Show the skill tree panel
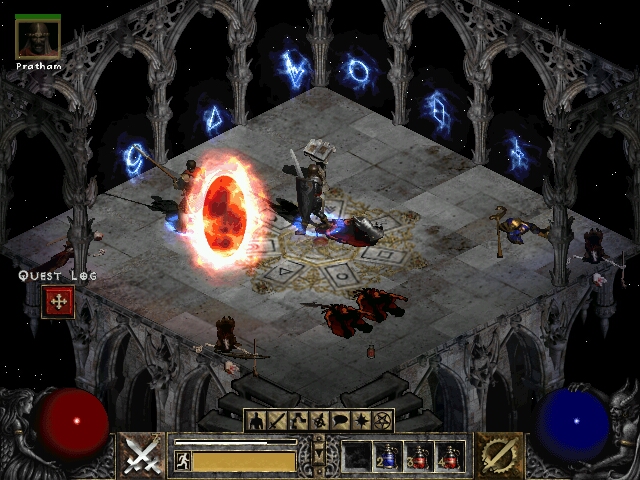 298,421
